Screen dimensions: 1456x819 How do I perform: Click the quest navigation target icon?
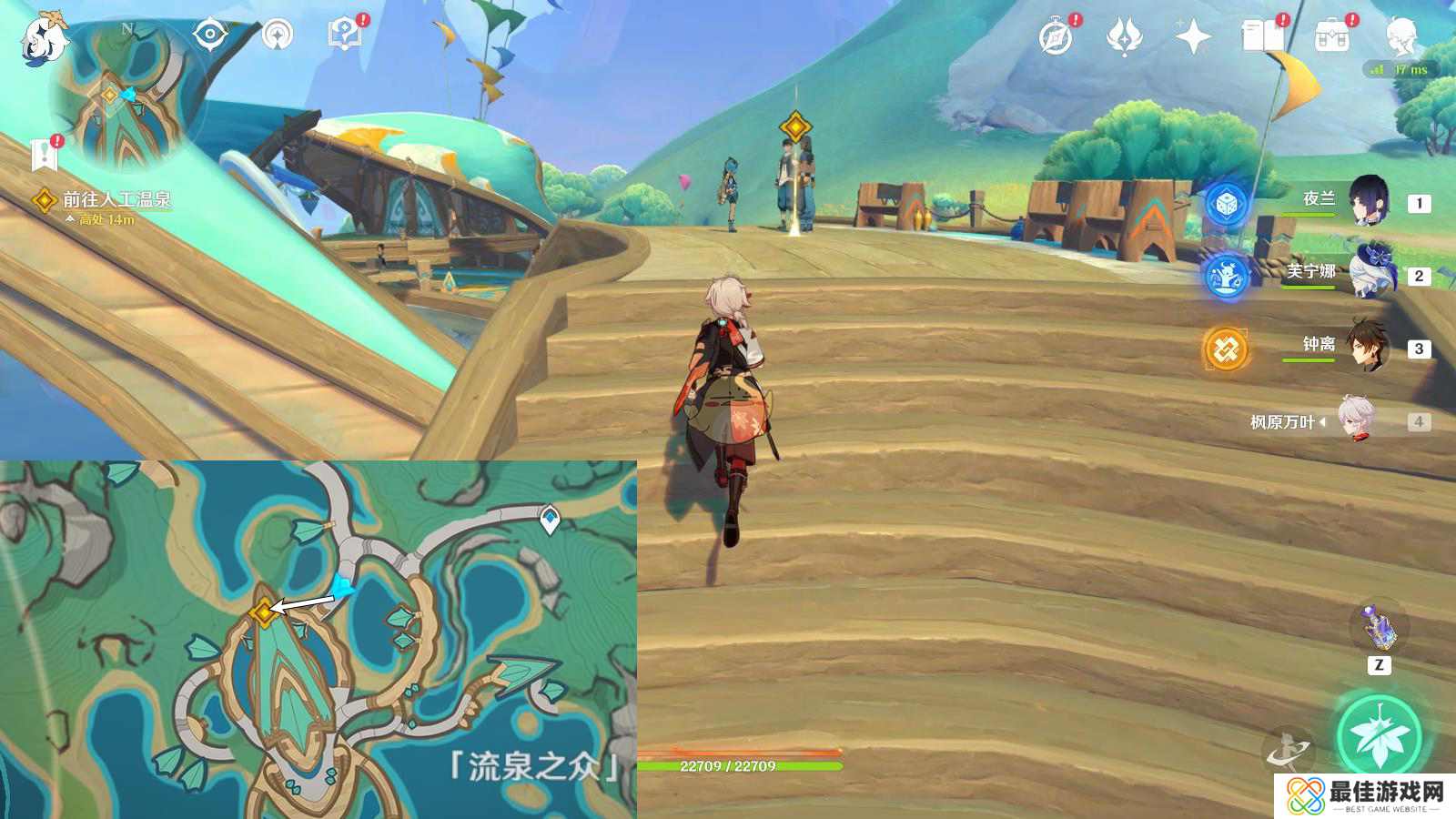[210, 35]
